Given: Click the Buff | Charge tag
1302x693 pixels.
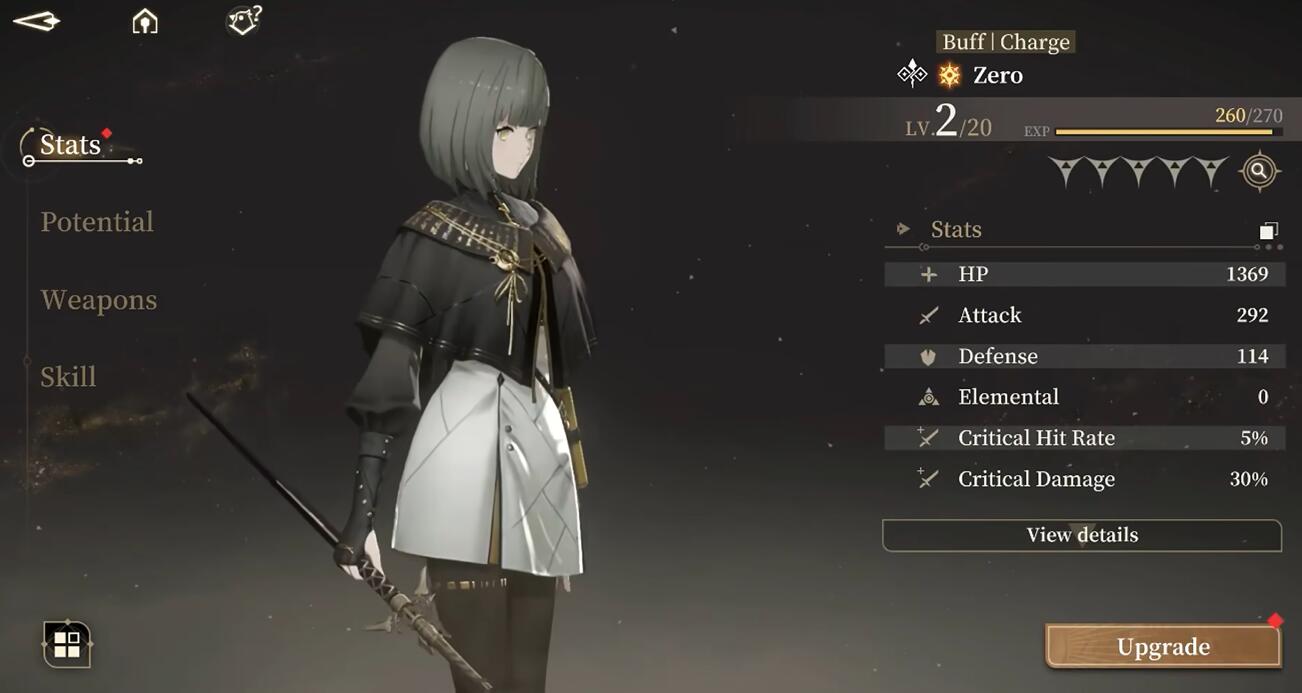Looking at the screenshot, I should pos(1006,42).
